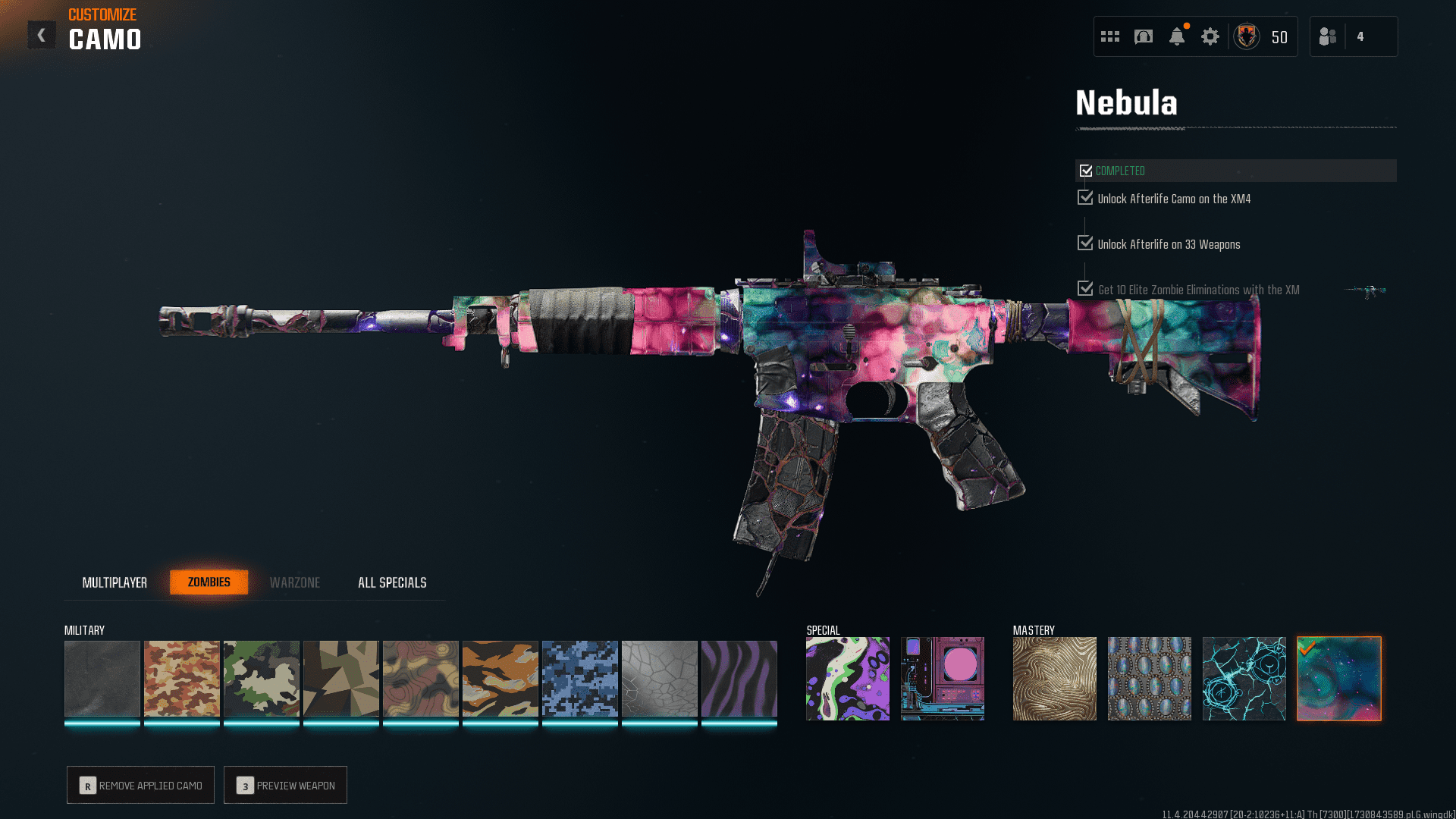Apply the gold swirl mastery camo
This screenshot has height=819, width=1456.
(1055, 679)
